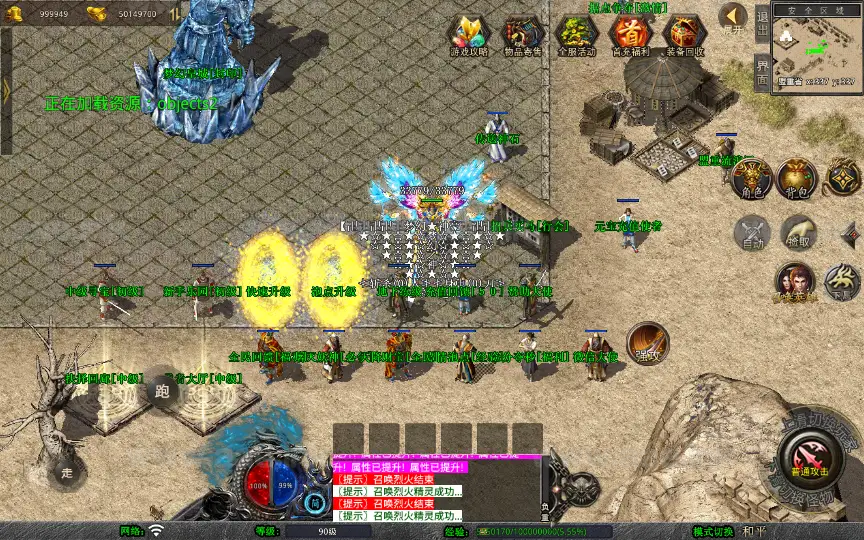Open the 背包 backpack
Viewport: 864px width, 540px height.
[797, 177]
